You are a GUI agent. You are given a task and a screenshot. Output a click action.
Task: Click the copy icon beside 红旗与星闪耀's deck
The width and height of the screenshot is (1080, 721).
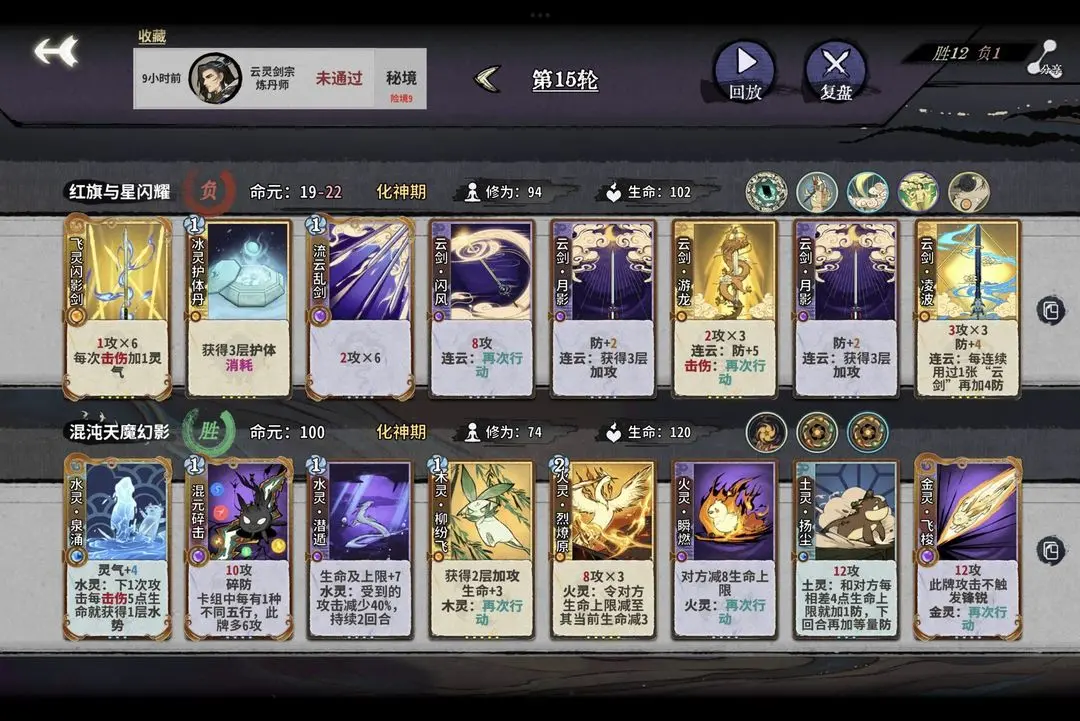(1050, 310)
